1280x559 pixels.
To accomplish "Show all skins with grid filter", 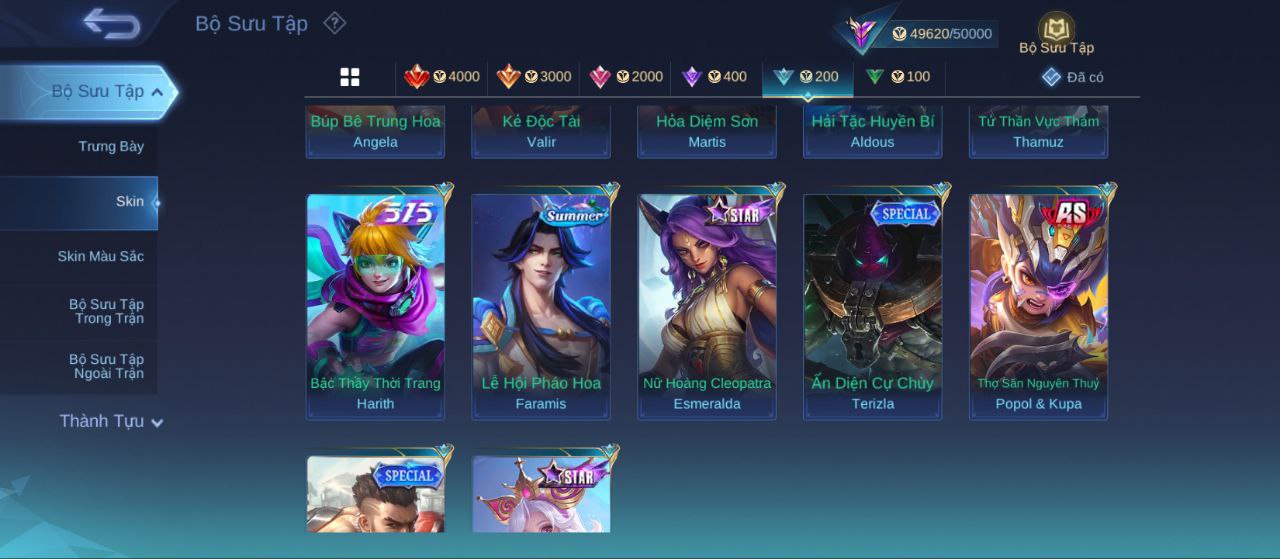I will (350, 77).
